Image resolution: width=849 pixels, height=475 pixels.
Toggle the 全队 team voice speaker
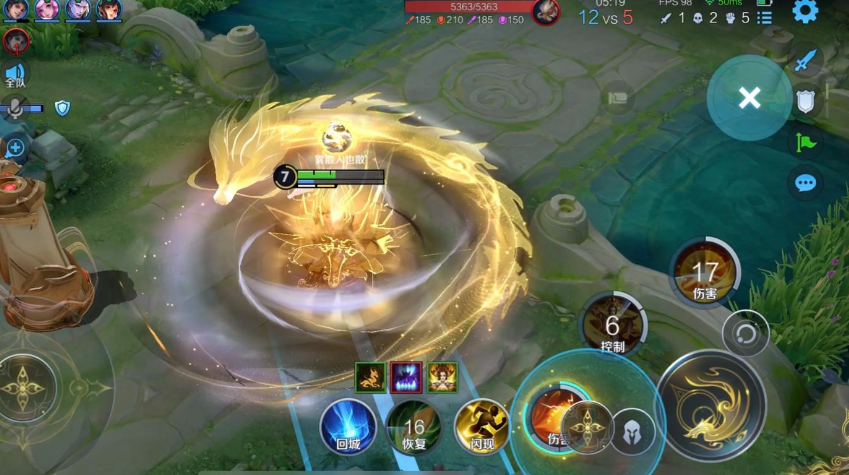(15, 75)
